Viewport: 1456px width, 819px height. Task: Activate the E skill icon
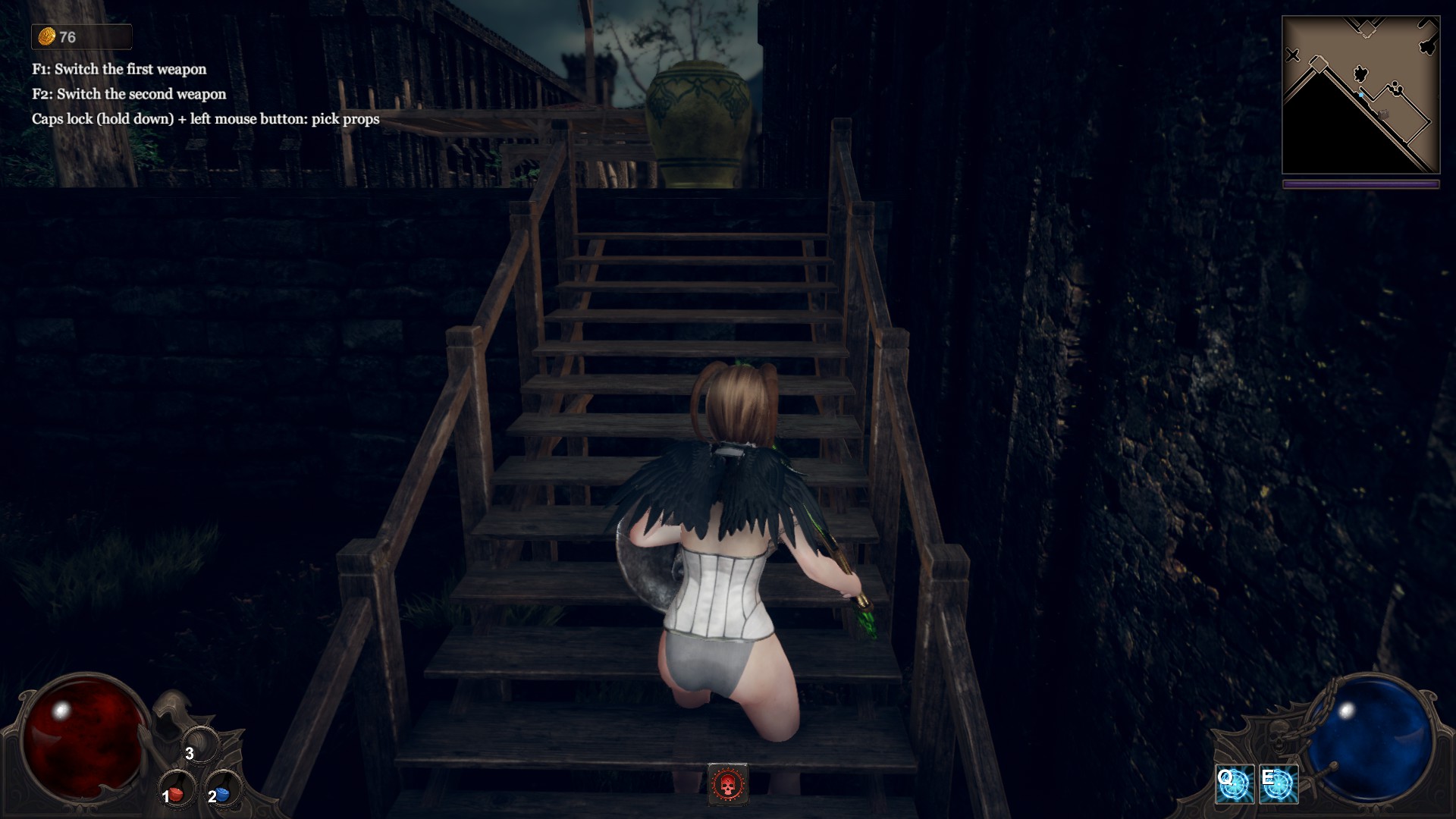tap(1279, 786)
